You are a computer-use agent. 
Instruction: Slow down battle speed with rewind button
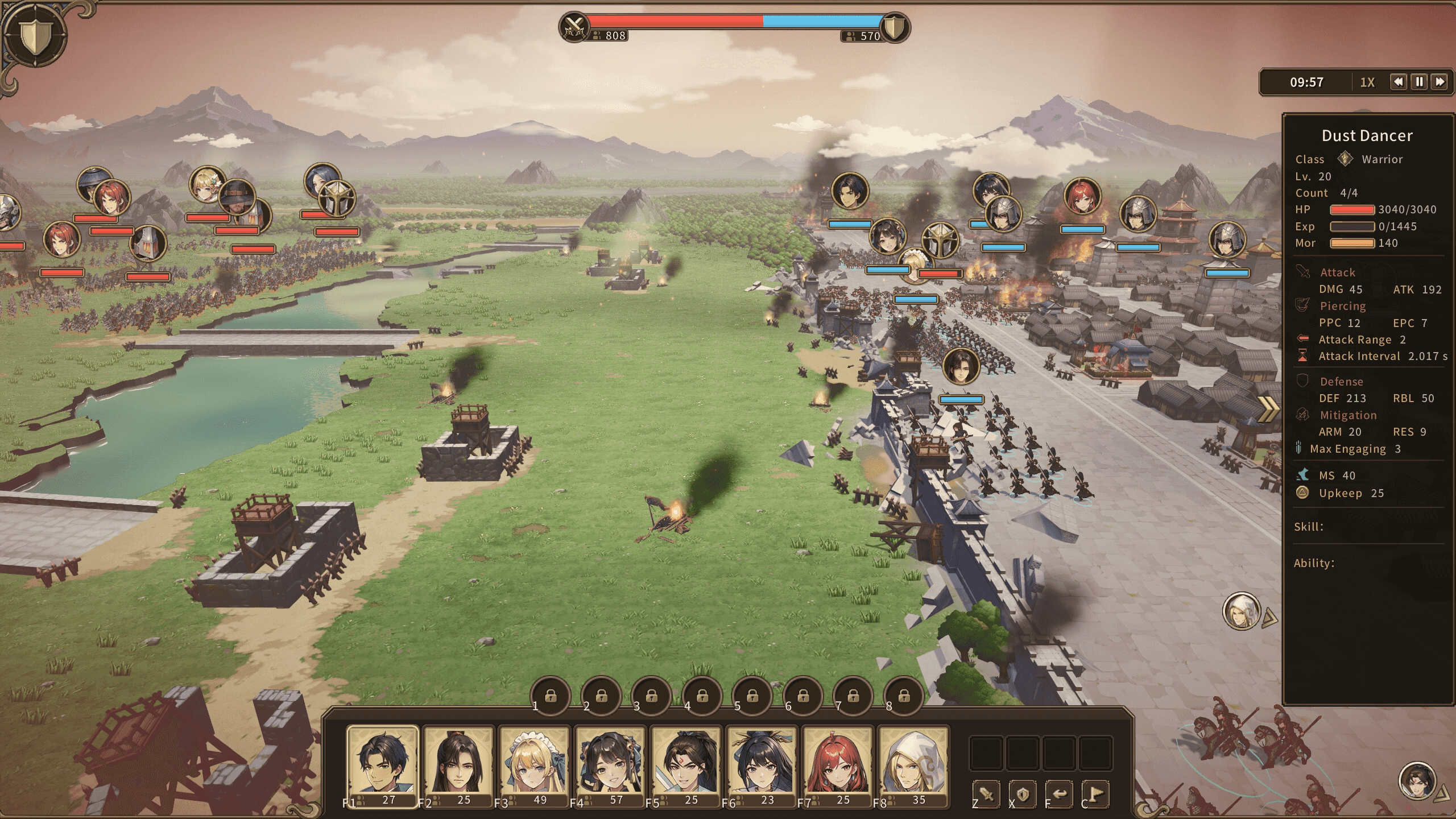click(1399, 82)
